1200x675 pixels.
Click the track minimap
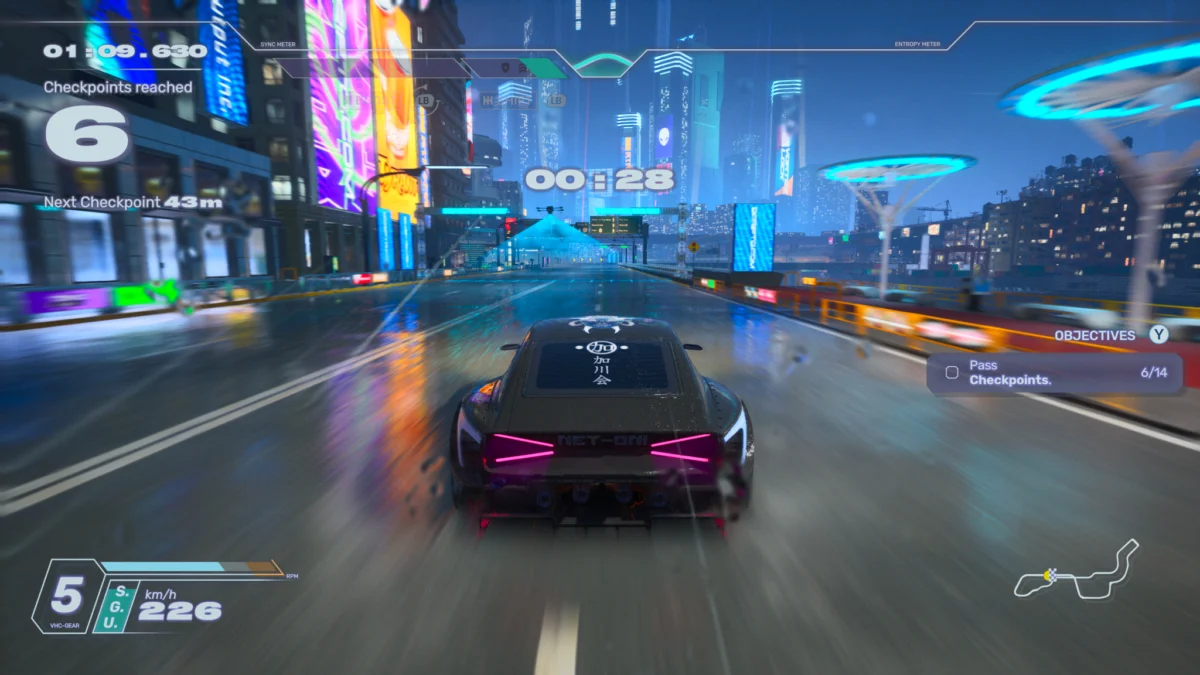(1077, 574)
